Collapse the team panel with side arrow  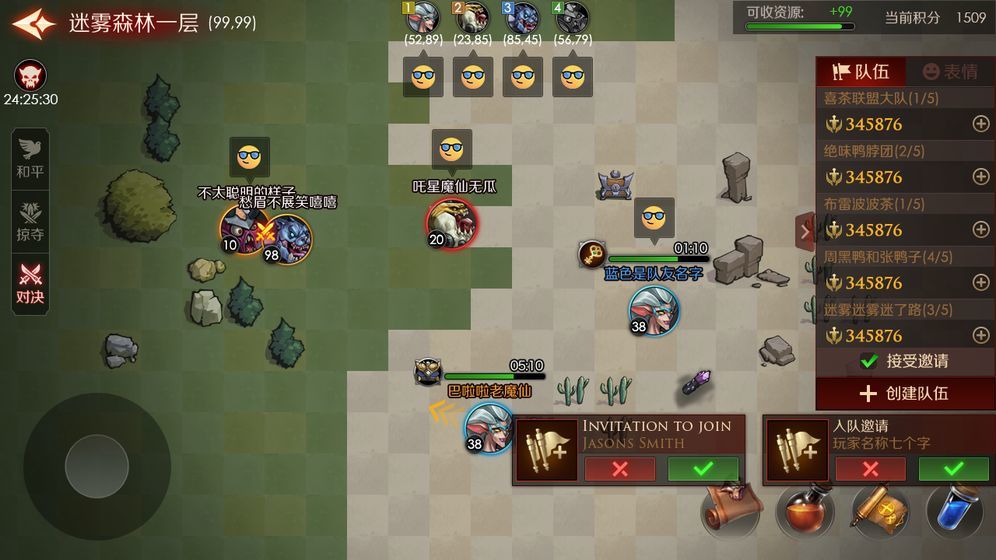[805, 232]
